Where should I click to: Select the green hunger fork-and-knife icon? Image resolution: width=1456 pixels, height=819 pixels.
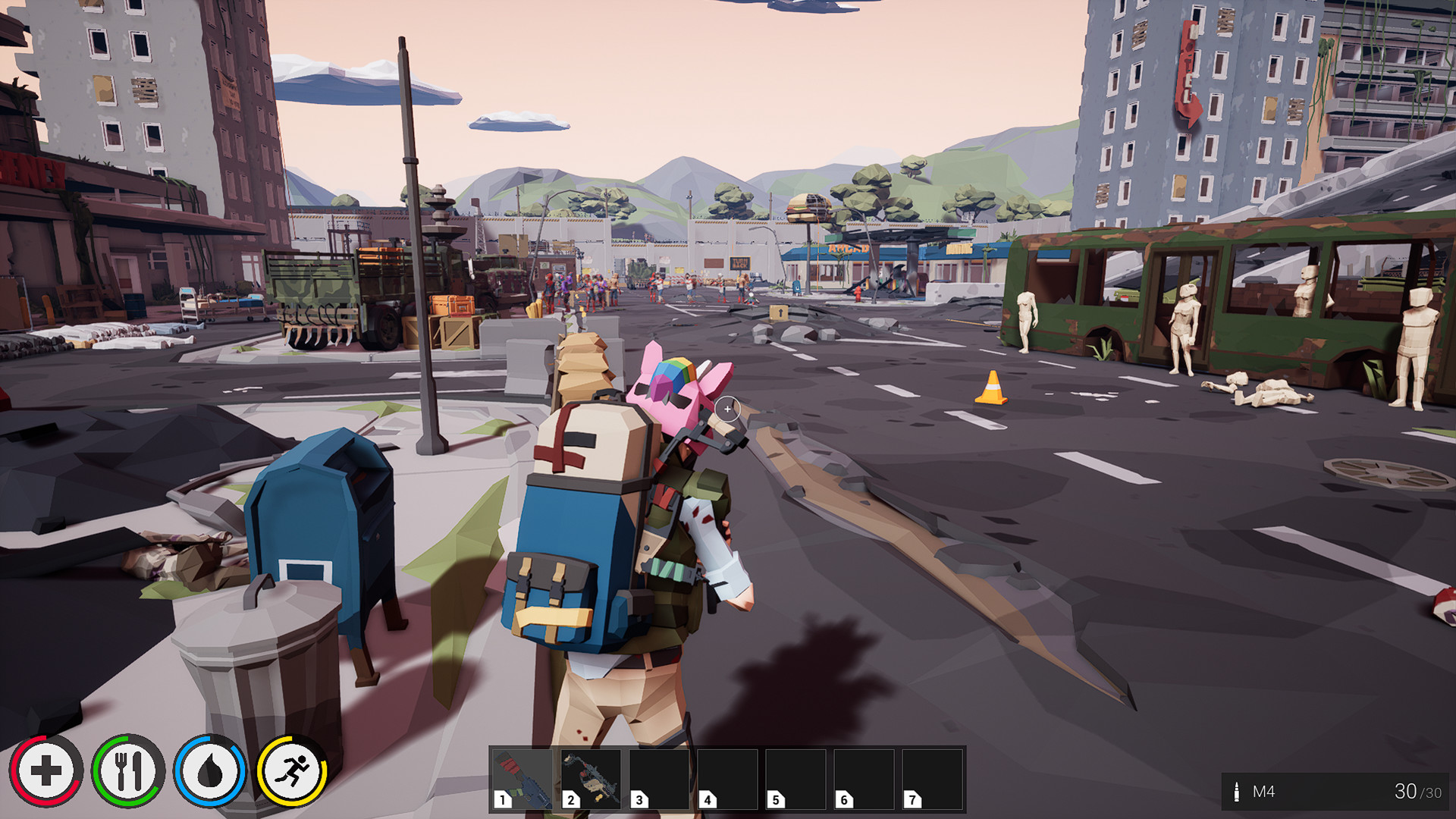tap(129, 770)
